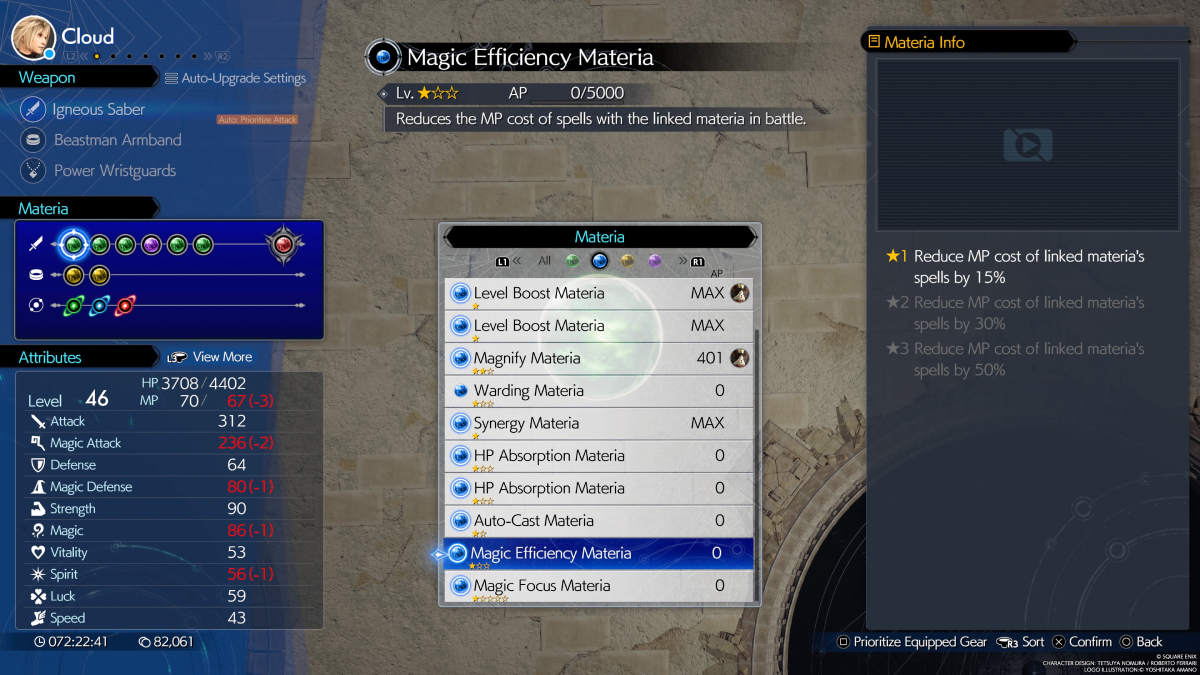Switch to the All materia filter tab

coord(544,261)
